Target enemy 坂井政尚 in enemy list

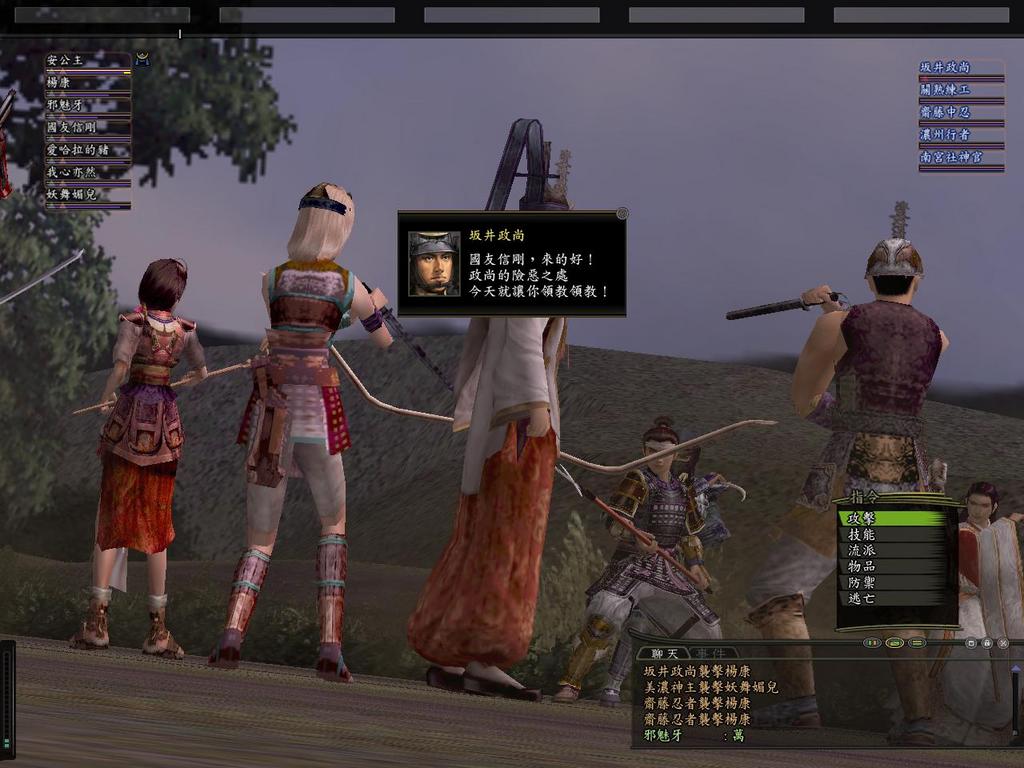[x=960, y=67]
